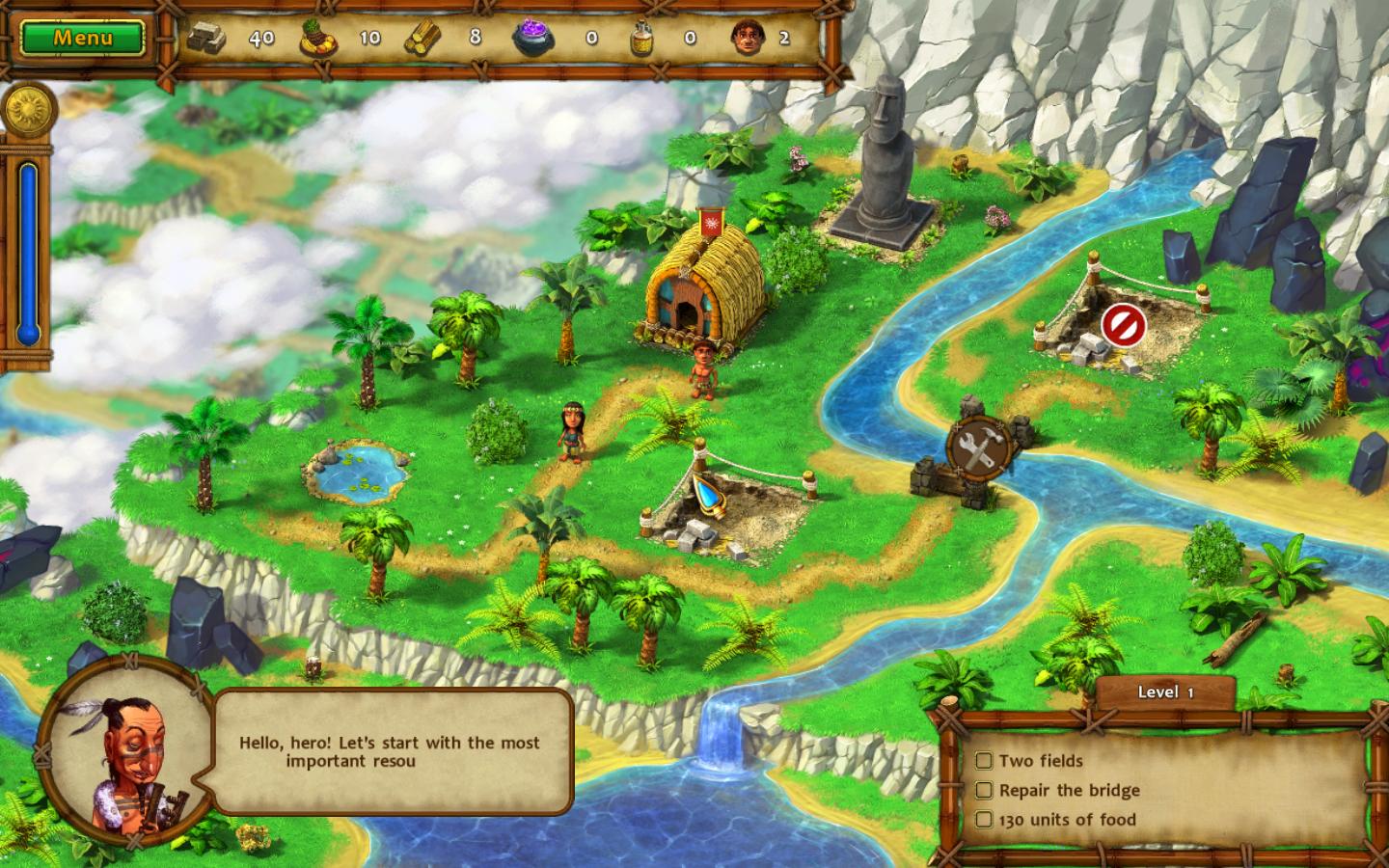Click the bridge repair hammer and wrench icon
Viewport: 1389px width, 868px height.
pyautogui.click(x=979, y=447)
